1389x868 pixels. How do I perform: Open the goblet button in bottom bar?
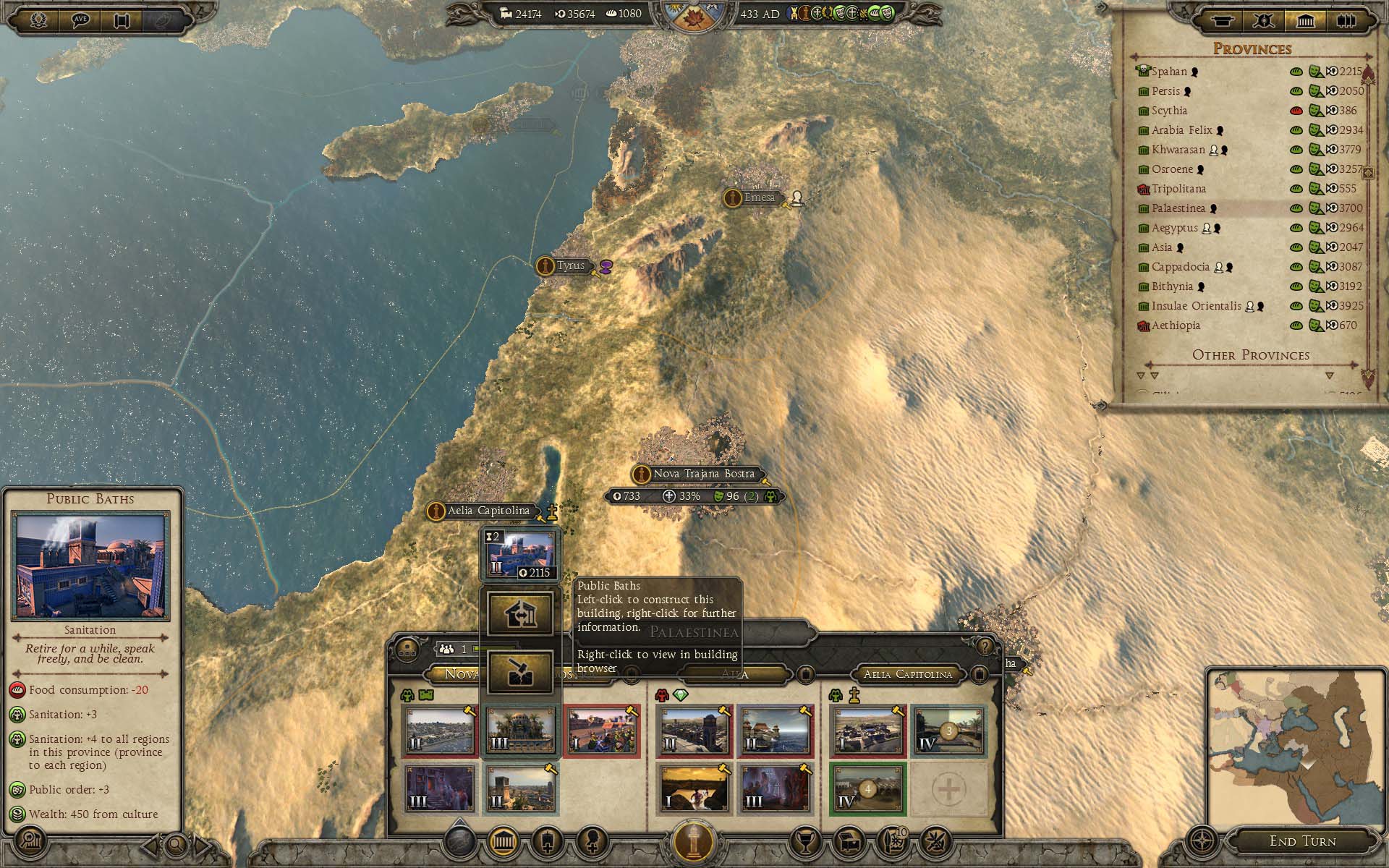(x=806, y=841)
